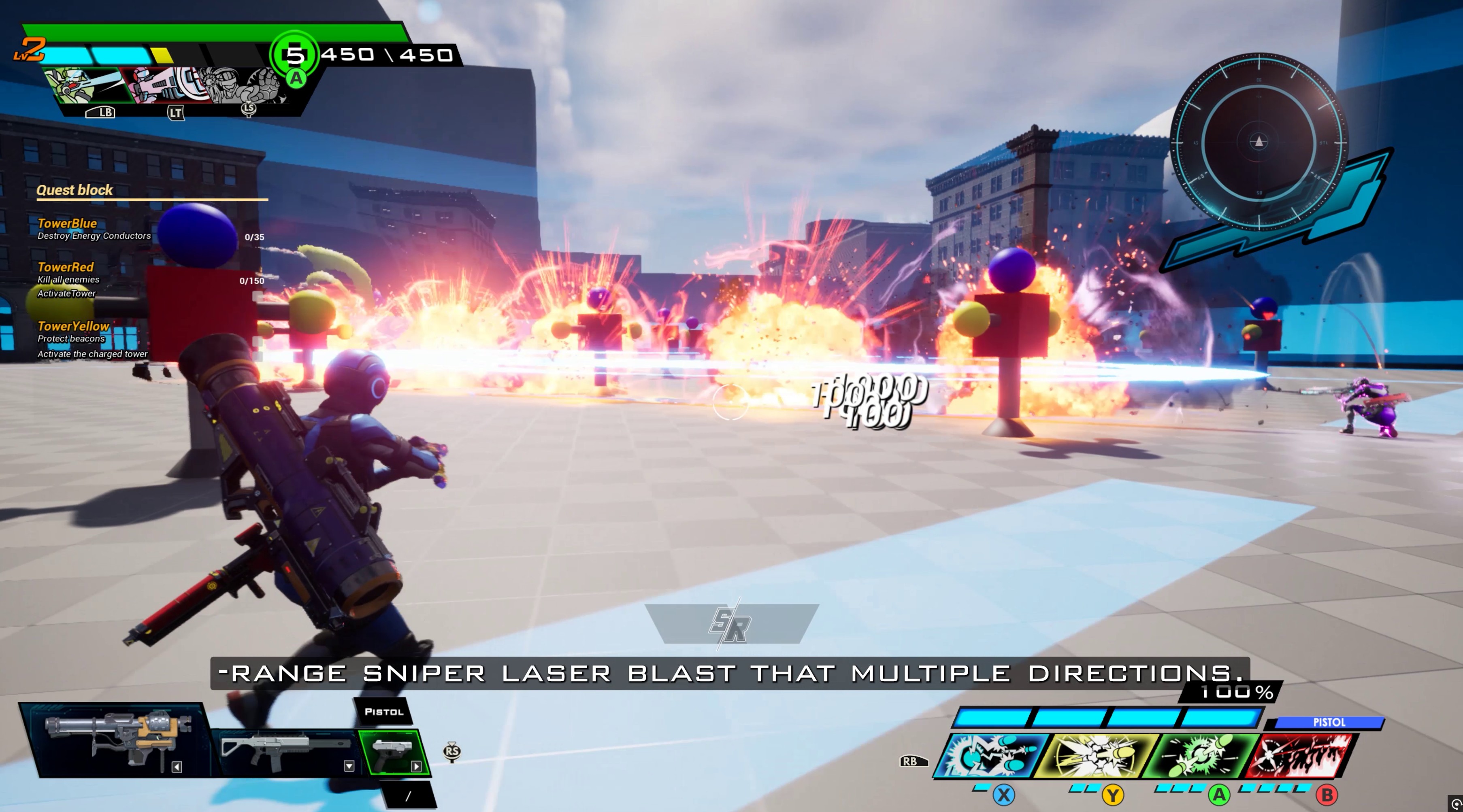Trigger the yellow piercing bullet ability
The height and width of the screenshot is (812, 1463).
coord(1096,755)
